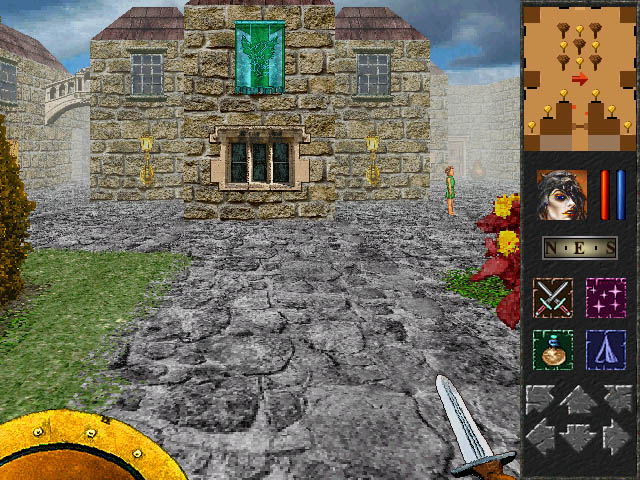Select the crossed swords attack icon
Image resolution: width=640 pixels, height=480 pixels.
click(x=552, y=299)
